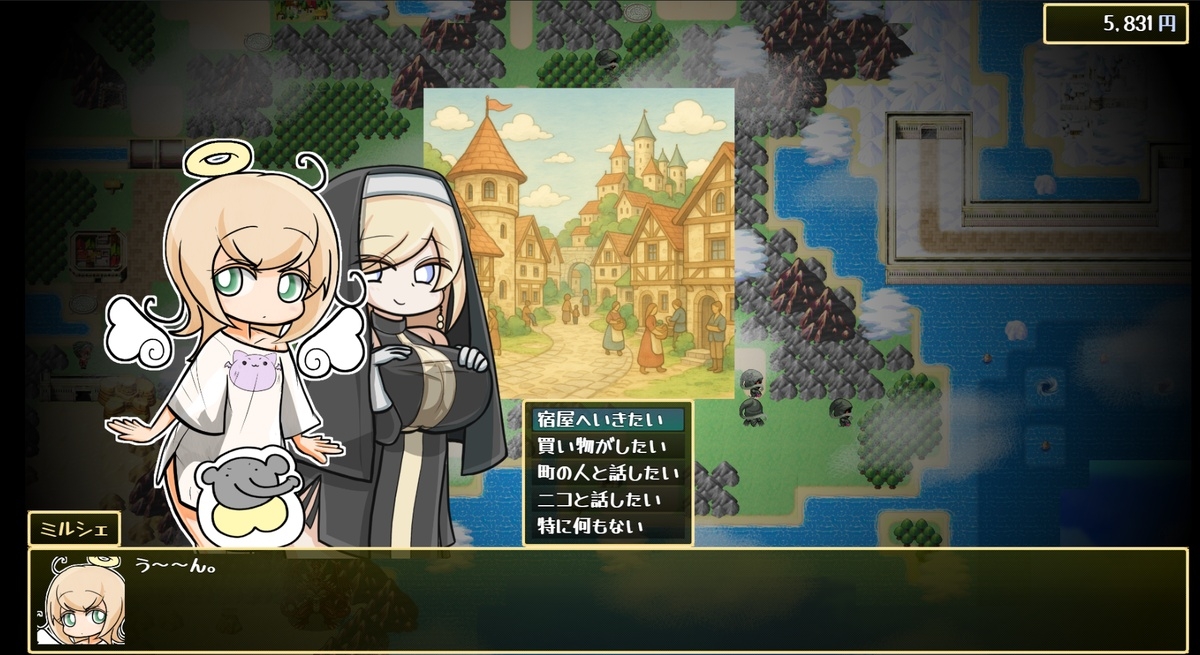1200x655 pixels.
Task: Choose 宿屋へいきたい option
Action: click(607, 420)
